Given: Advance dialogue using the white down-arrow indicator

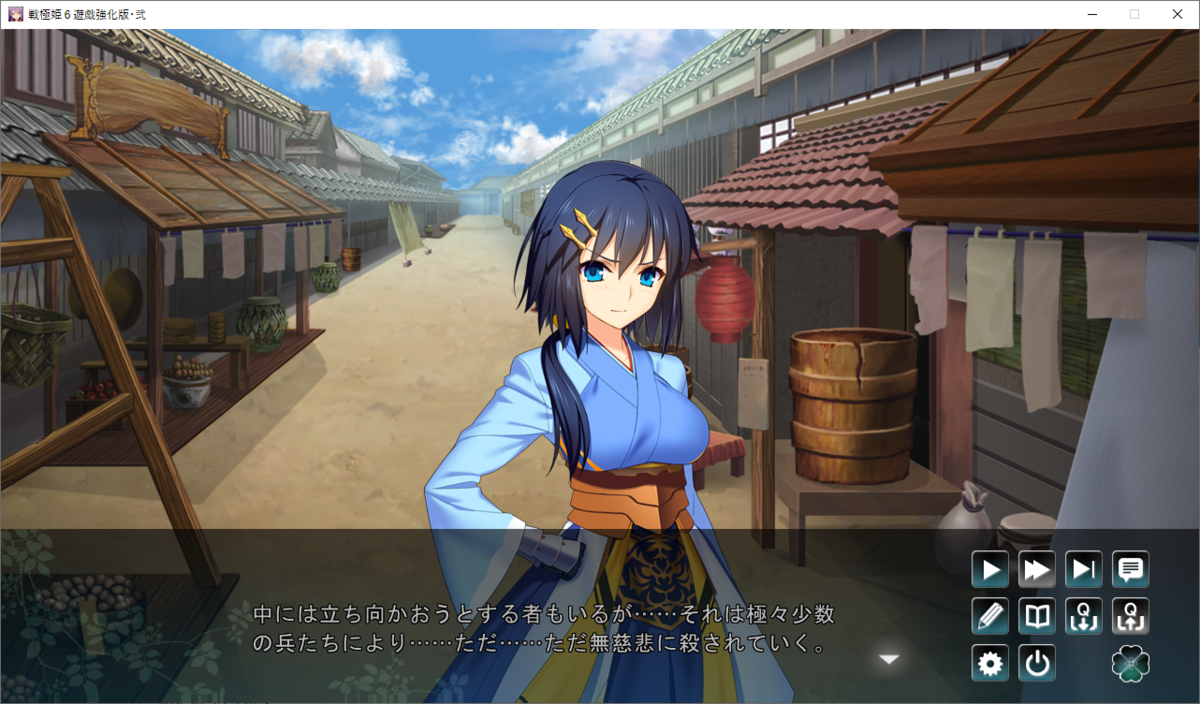Looking at the screenshot, I should click(x=888, y=659).
